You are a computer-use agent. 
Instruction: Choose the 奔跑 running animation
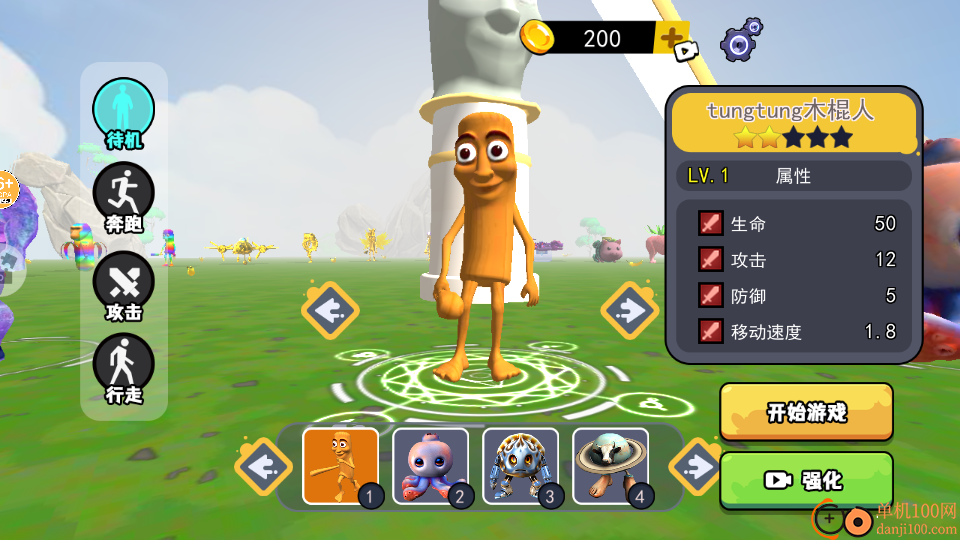124,197
